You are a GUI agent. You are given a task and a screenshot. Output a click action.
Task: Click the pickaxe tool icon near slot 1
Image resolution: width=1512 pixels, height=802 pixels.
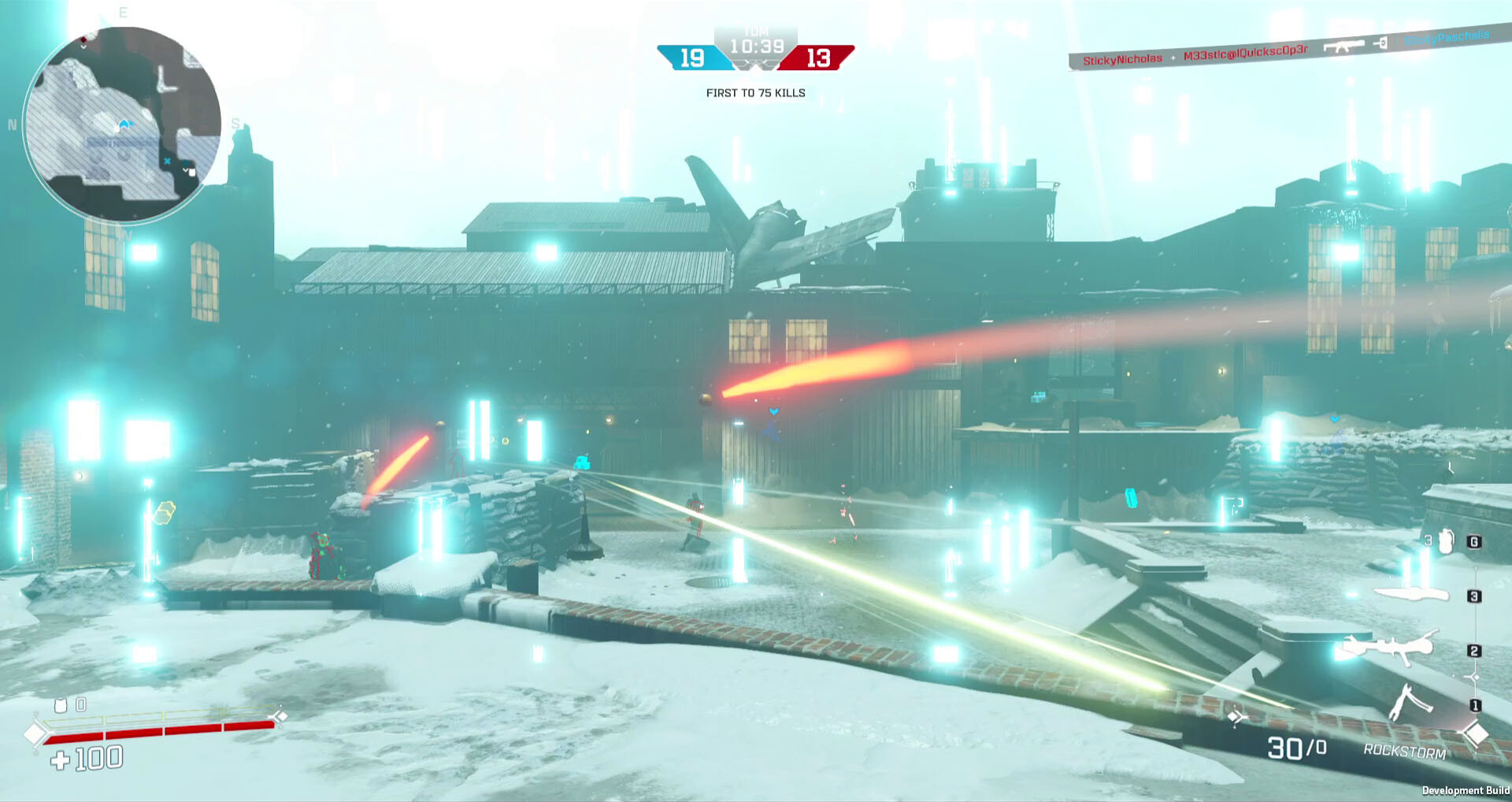click(x=1412, y=700)
